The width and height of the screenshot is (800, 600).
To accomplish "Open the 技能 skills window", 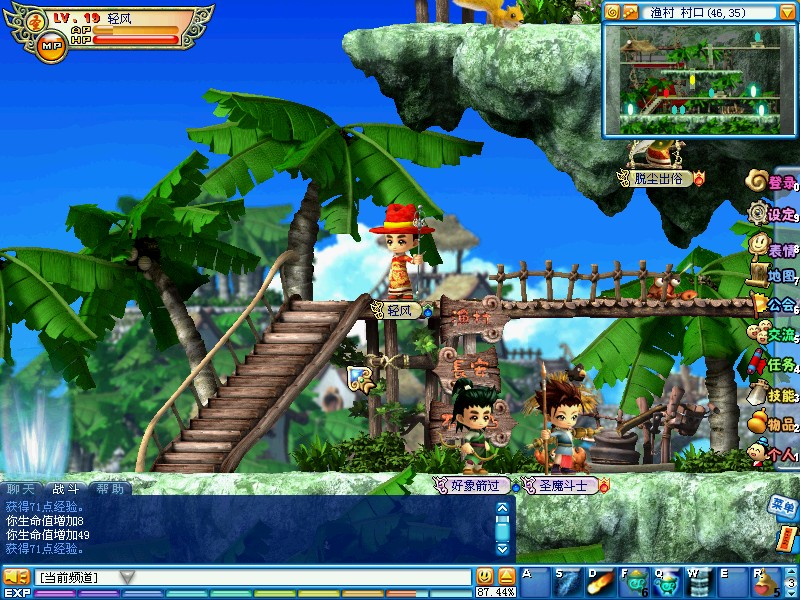I will [775, 395].
